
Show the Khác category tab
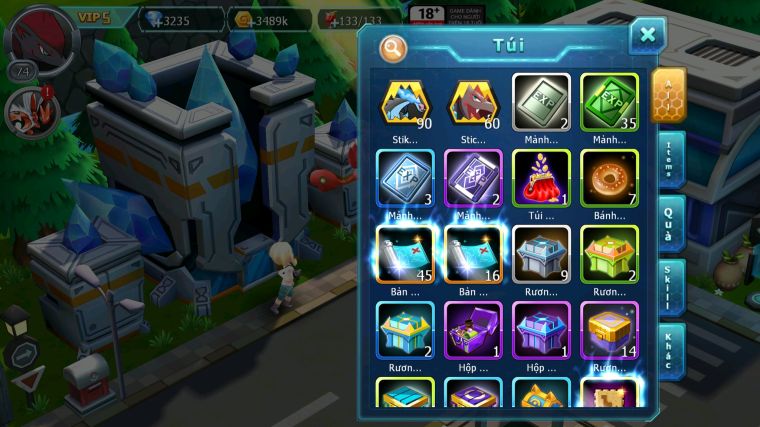click(x=669, y=350)
